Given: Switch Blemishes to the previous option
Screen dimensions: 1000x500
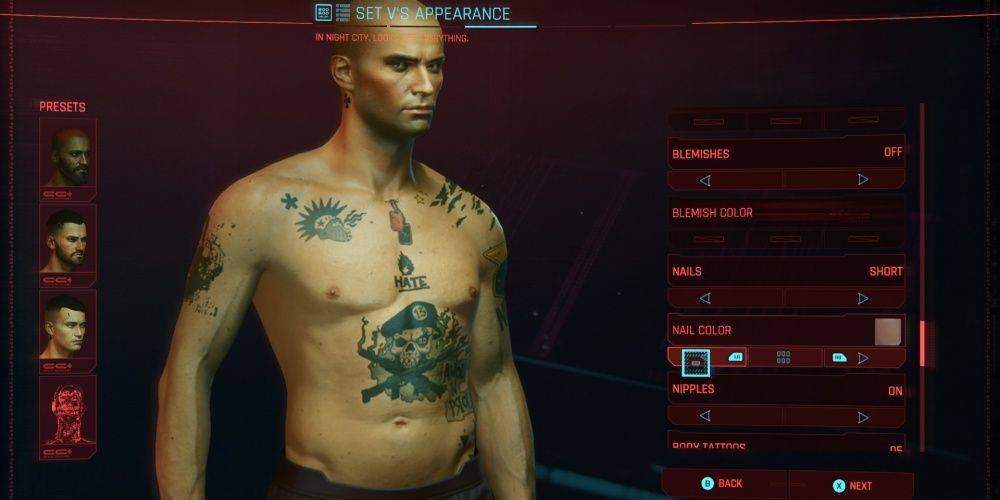Looking at the screenshot, I should click(705, 181).
